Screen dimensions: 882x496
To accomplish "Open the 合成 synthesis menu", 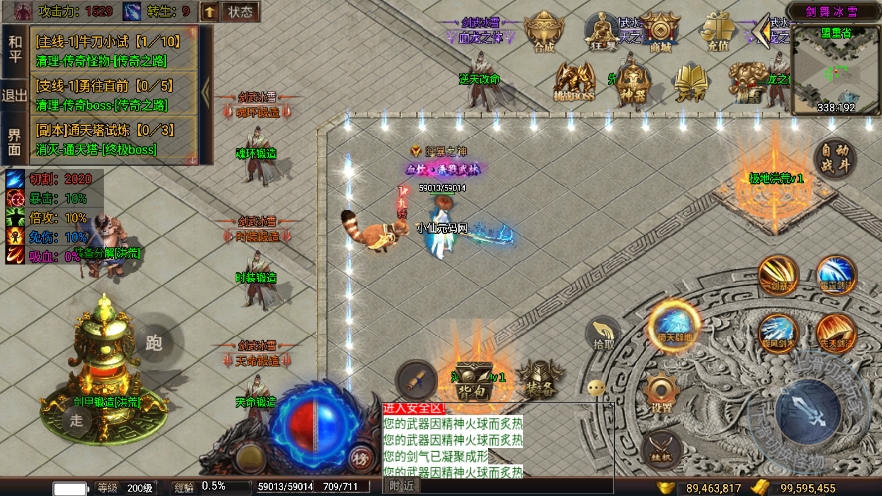I will click(544, 33).
